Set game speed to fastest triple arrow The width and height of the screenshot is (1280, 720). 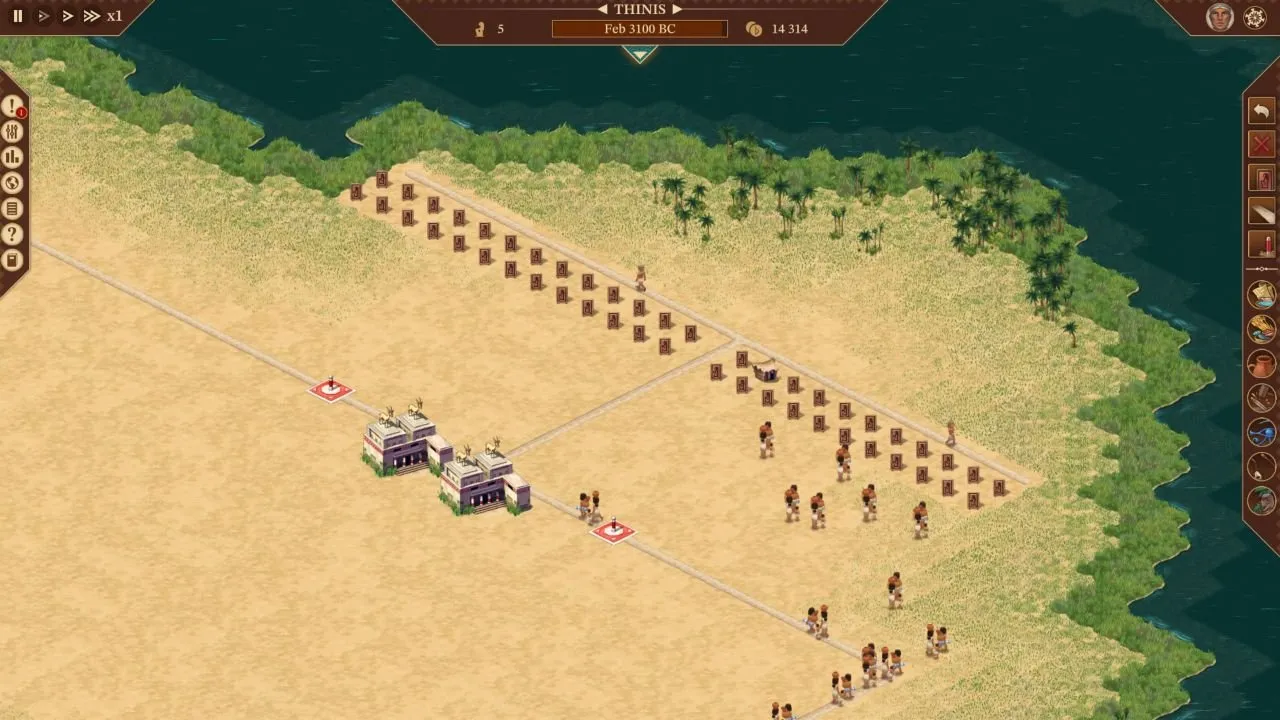coord(91,16)
